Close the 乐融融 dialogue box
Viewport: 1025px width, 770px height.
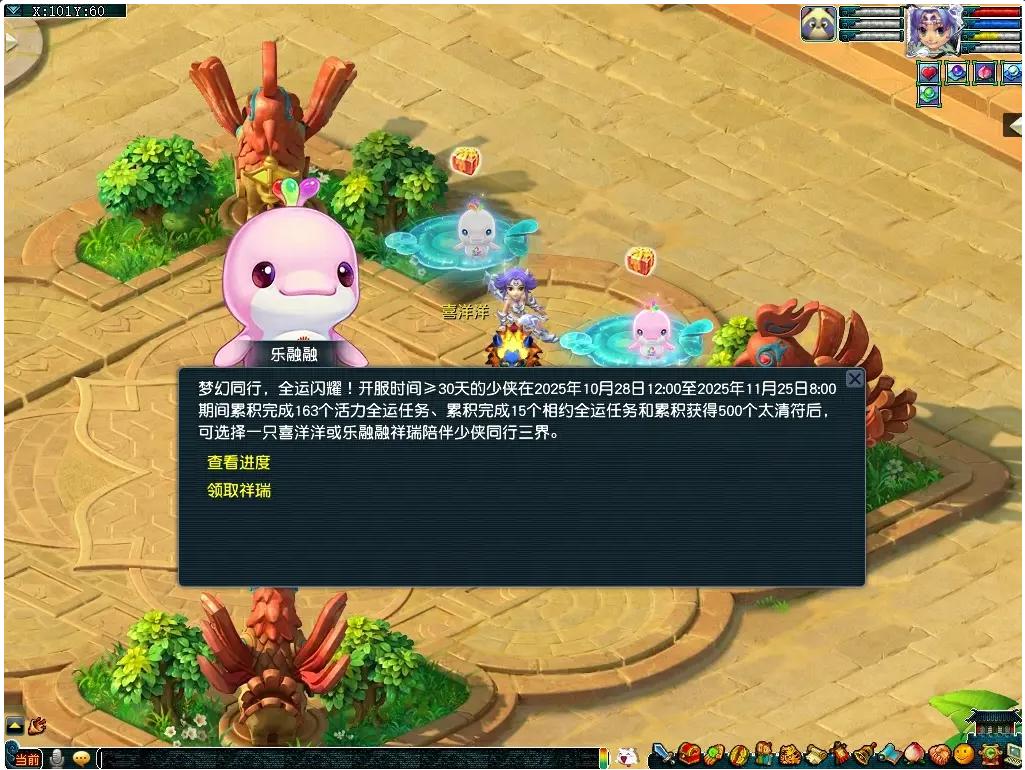click(854, 379)
